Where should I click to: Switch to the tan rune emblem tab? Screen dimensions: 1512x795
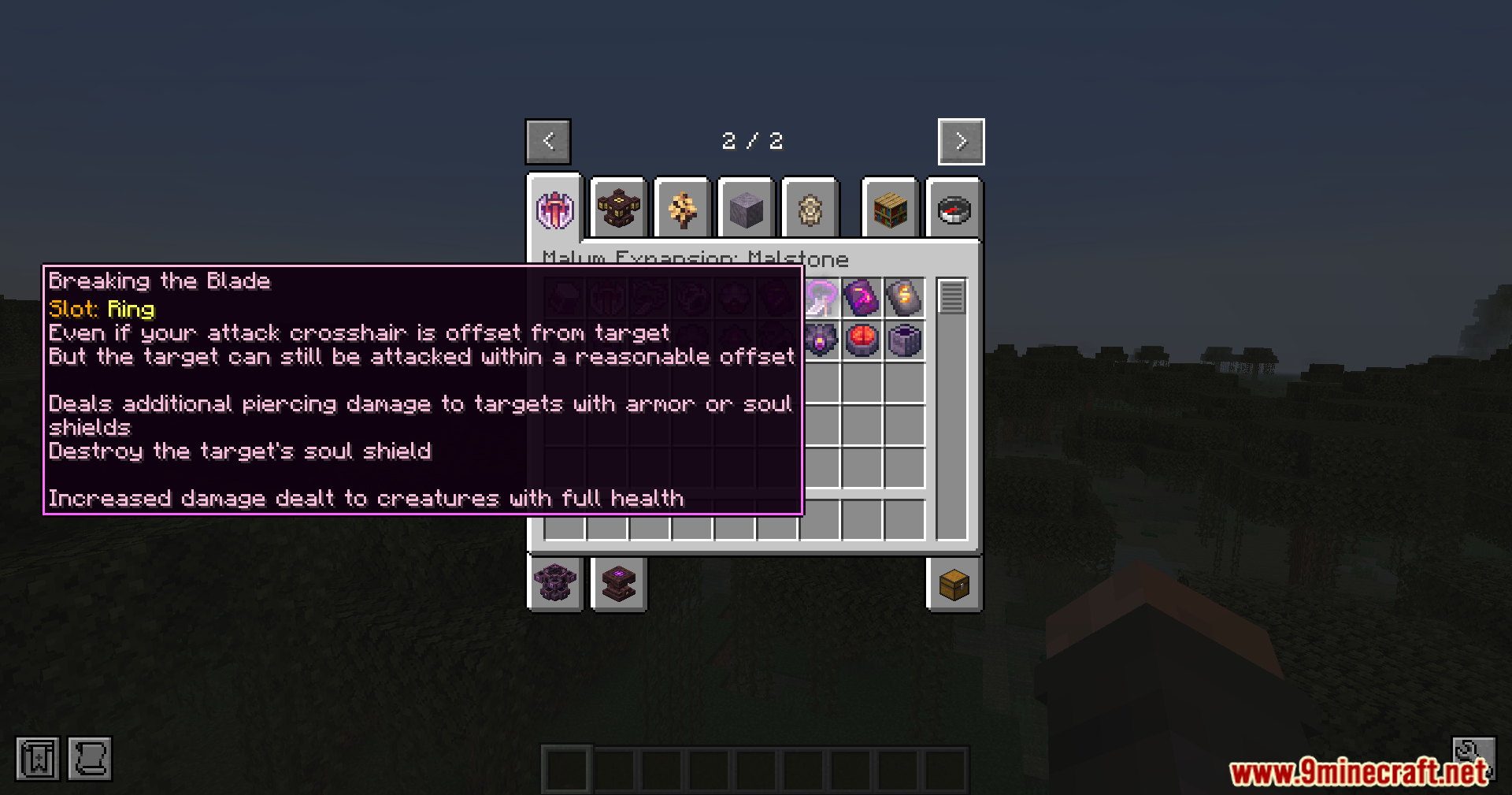tap(810, 210)
